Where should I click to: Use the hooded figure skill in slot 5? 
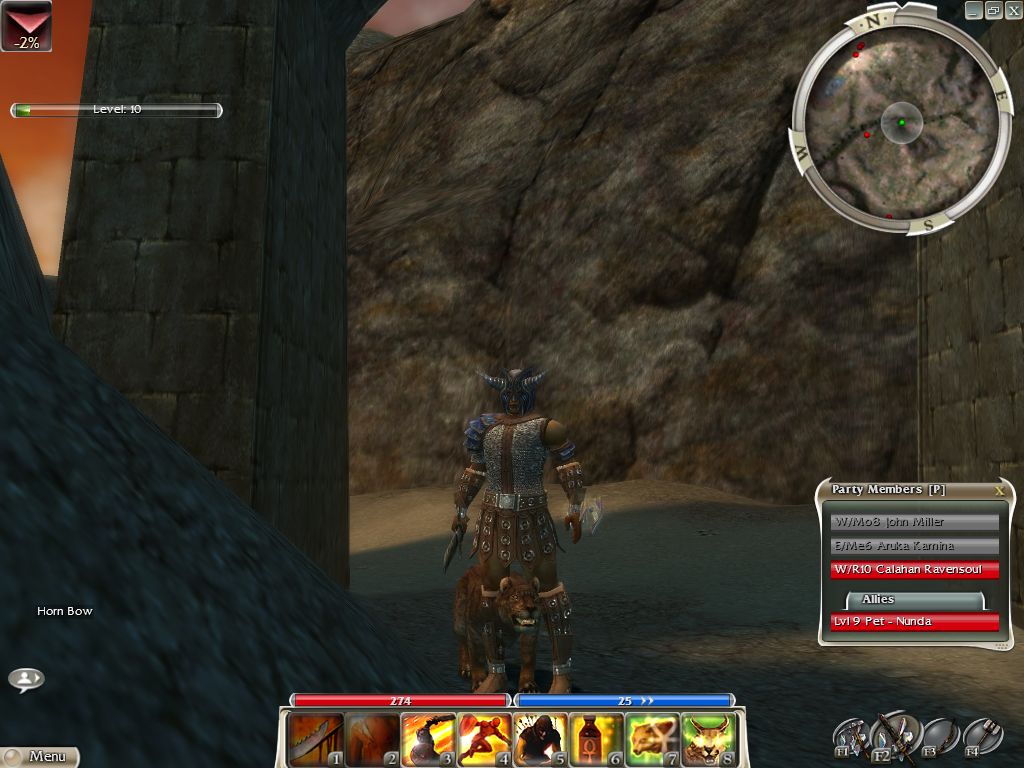click(540, 739)
